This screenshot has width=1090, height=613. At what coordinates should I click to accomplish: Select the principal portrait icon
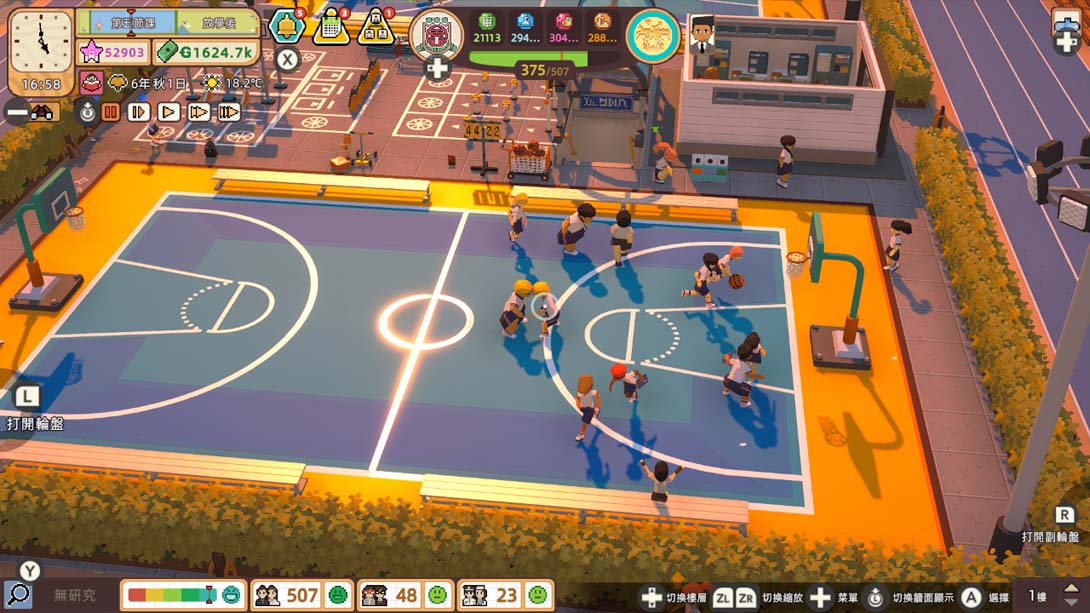coord(702,35)
